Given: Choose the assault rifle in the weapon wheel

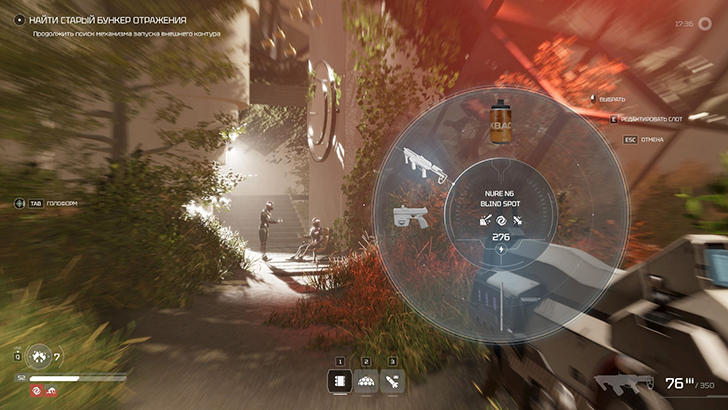Looking at the screenshot, I should [x=420, y=161].
